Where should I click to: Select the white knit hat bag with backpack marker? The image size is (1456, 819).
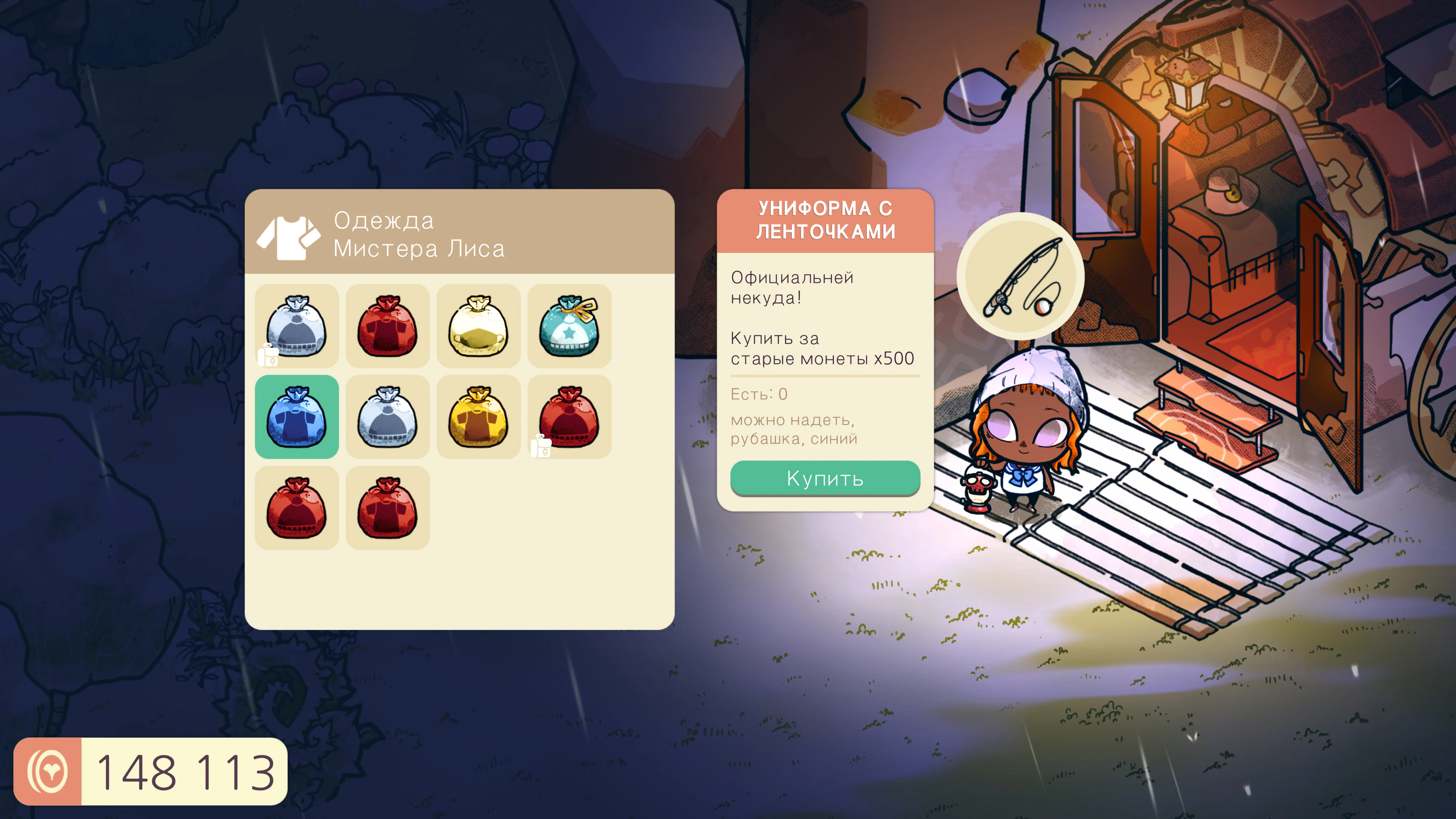pos(297,326)
